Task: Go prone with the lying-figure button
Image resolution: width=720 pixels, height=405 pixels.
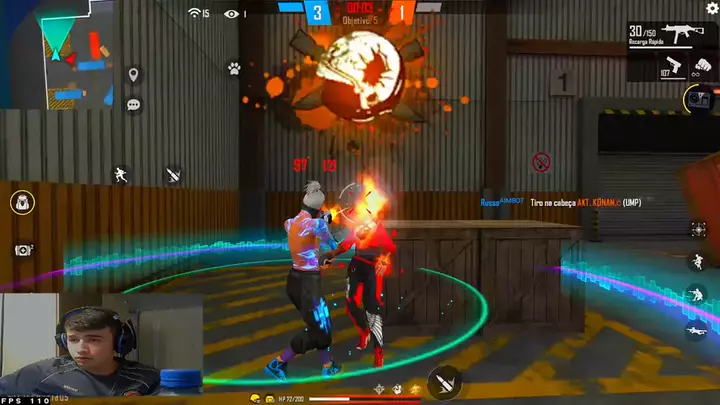Action: [696, 328]
